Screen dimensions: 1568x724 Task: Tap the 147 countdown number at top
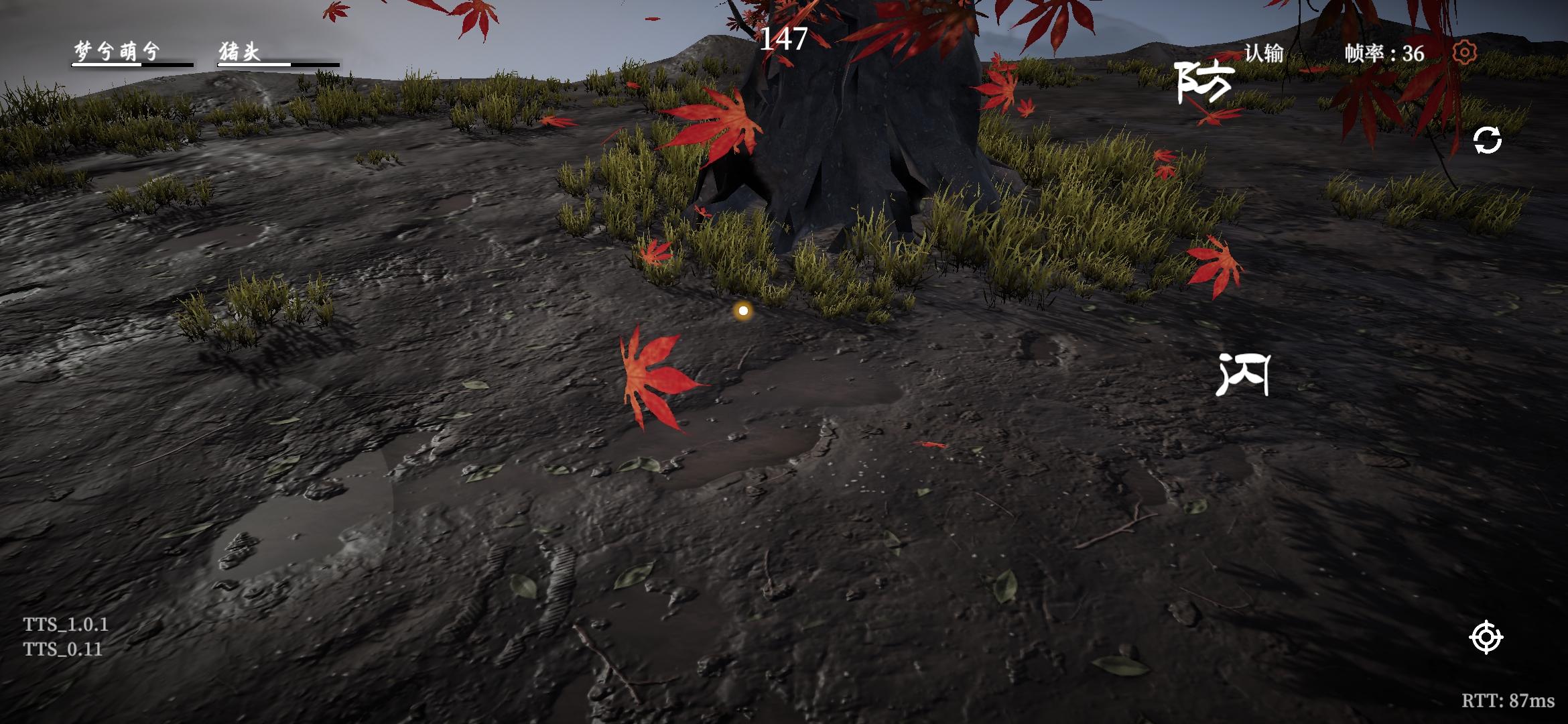(x=784, y=39)
